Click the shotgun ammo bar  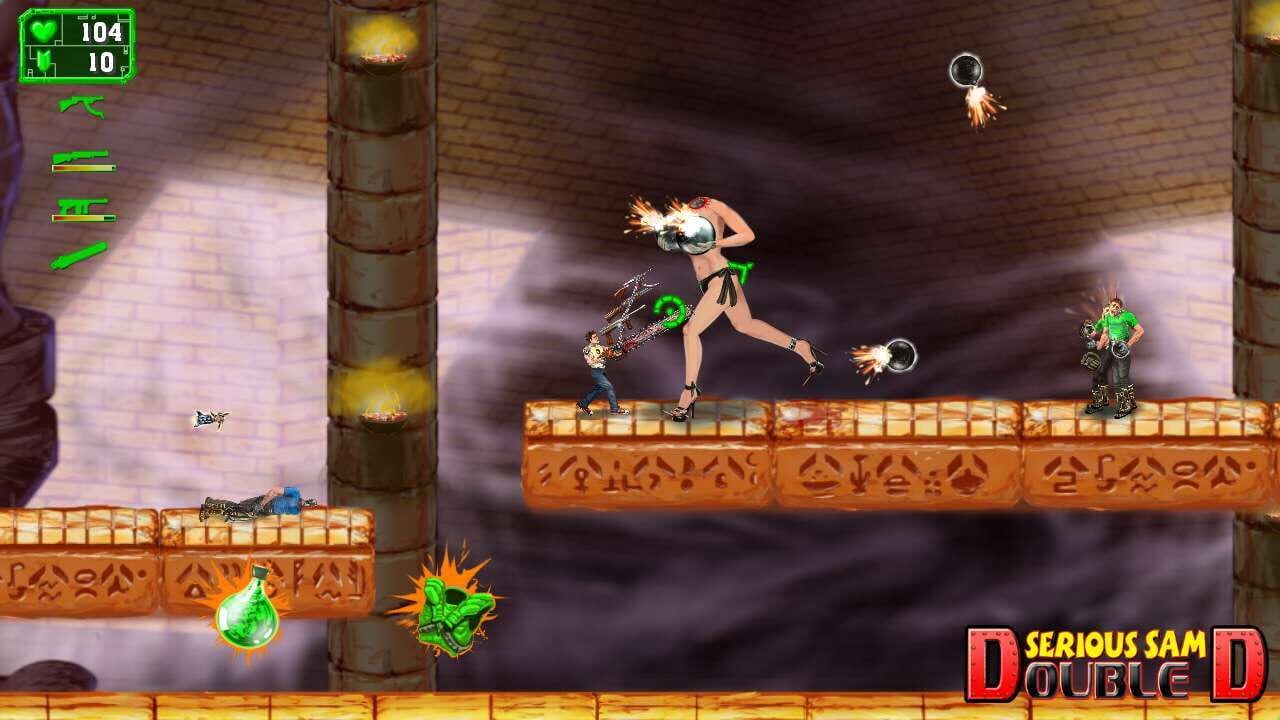[x=84, y=167]
